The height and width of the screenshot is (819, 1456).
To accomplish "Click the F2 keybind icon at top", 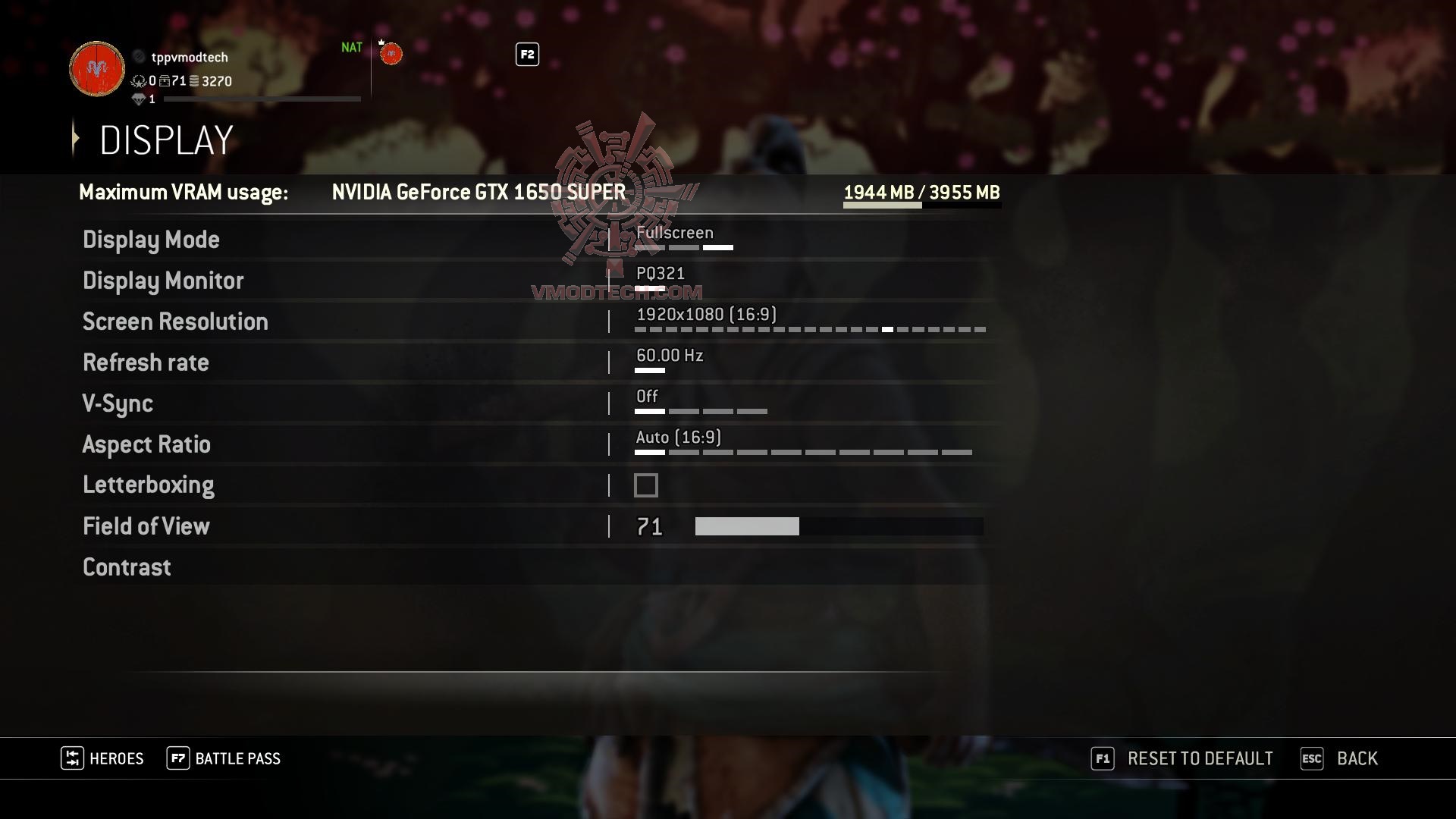I will point(526,55).
